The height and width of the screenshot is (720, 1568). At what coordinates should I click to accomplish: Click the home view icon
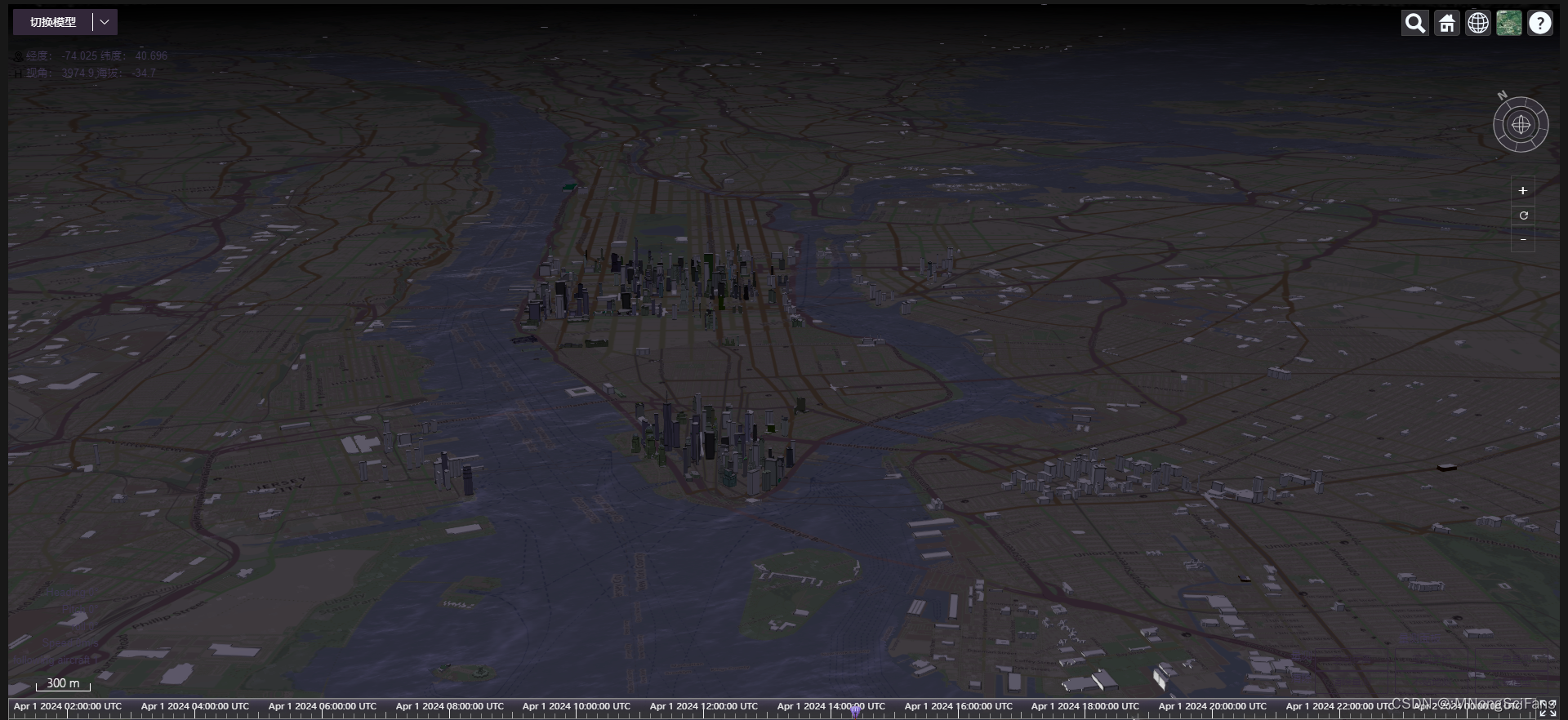pyautogui.click(x=1446, y=23)
